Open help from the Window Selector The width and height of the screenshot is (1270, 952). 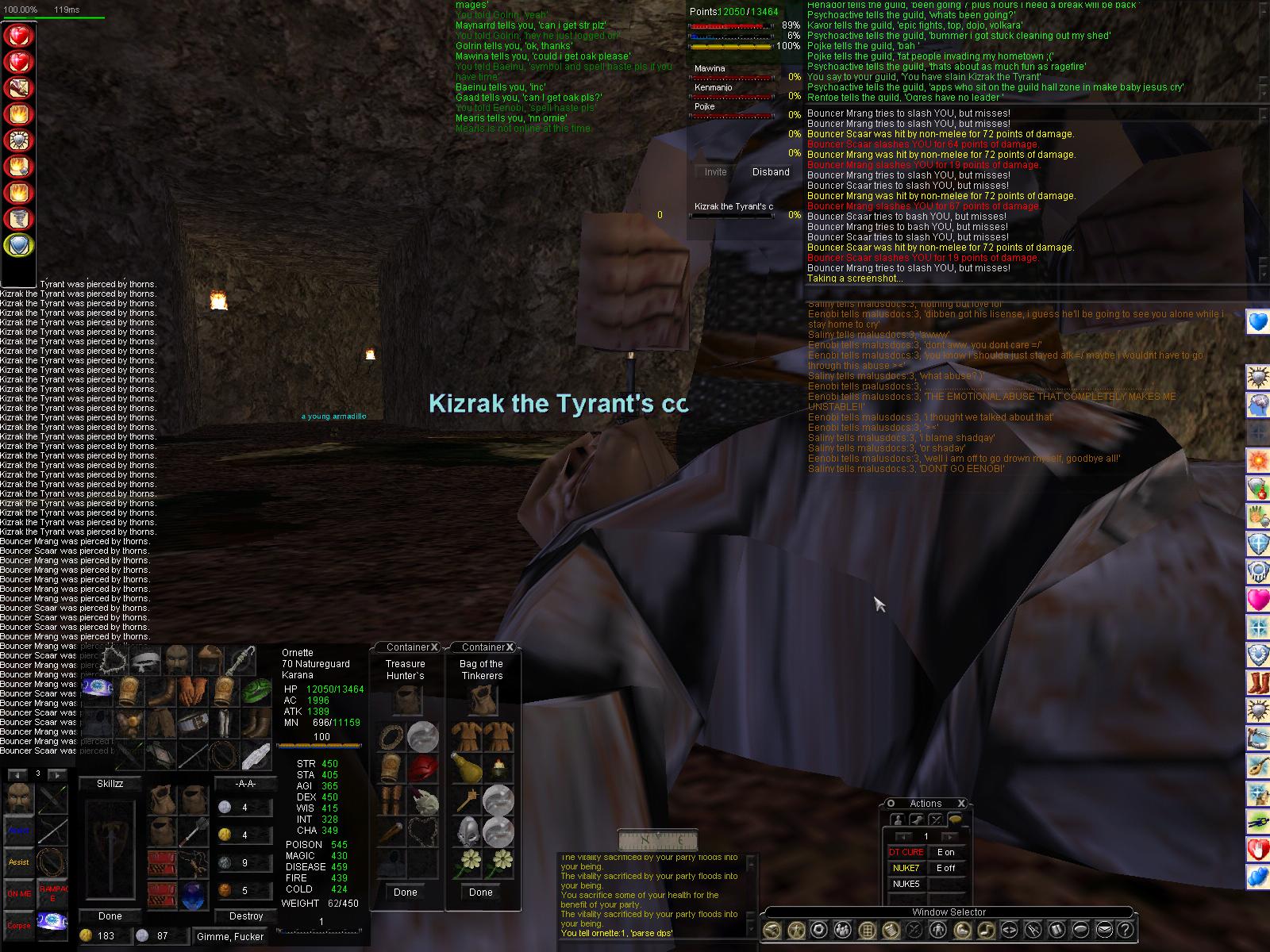click(x=1124, y=930)
